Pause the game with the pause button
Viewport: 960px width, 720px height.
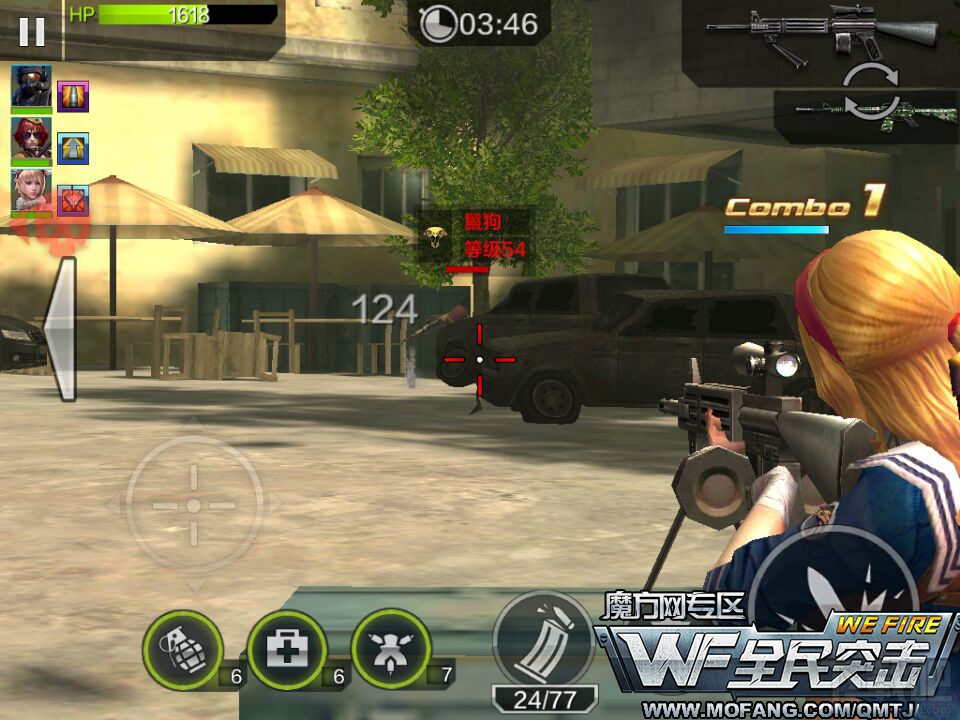pos(32,31)
